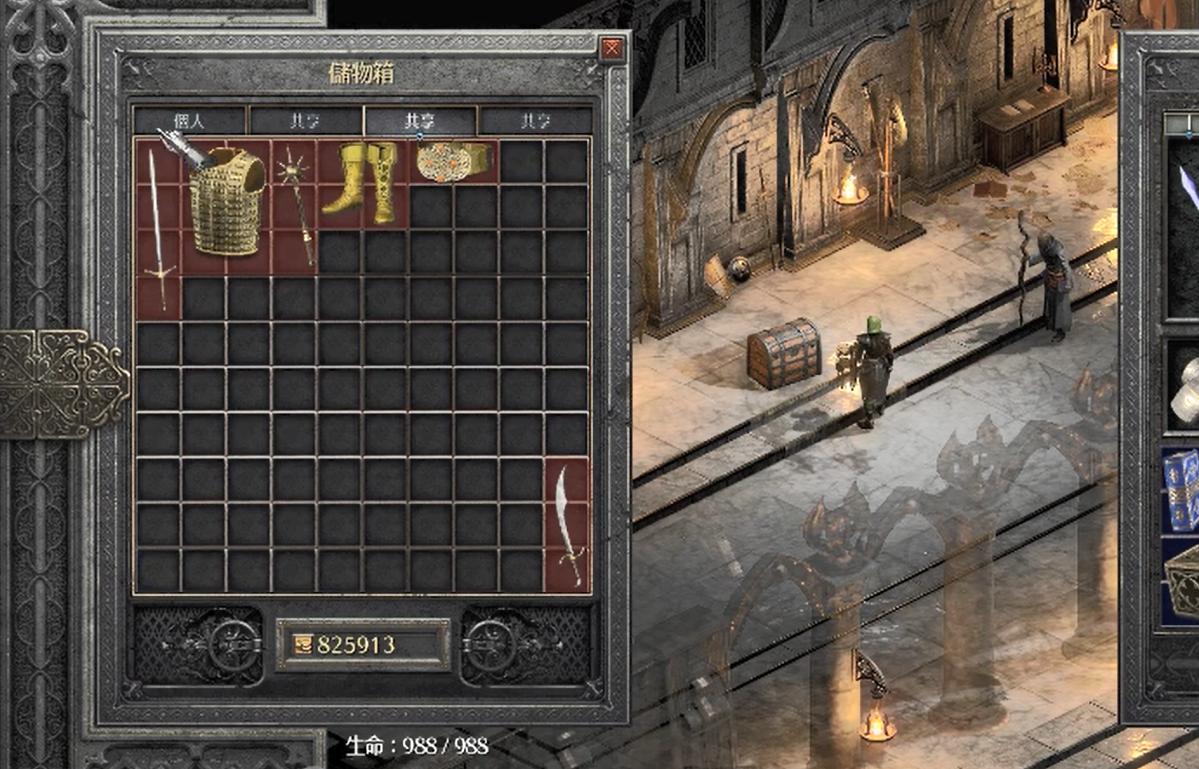Select the currently highlighted 共享 shared tab

(419, 121)
